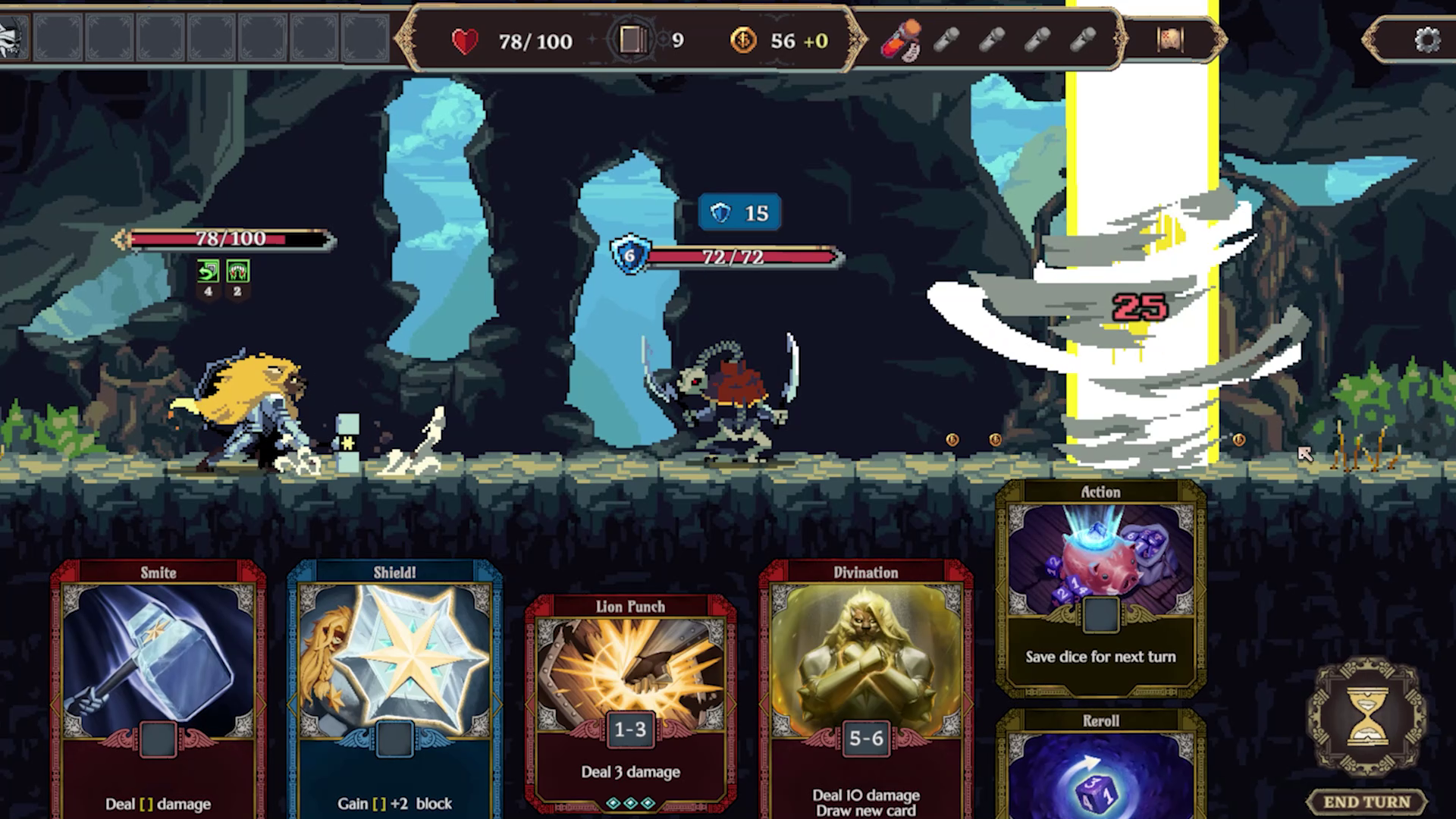Inspect the green swirl status effect icon
Screen dimensions: 1456x819
pyautogui.click(x=208, y=271)
